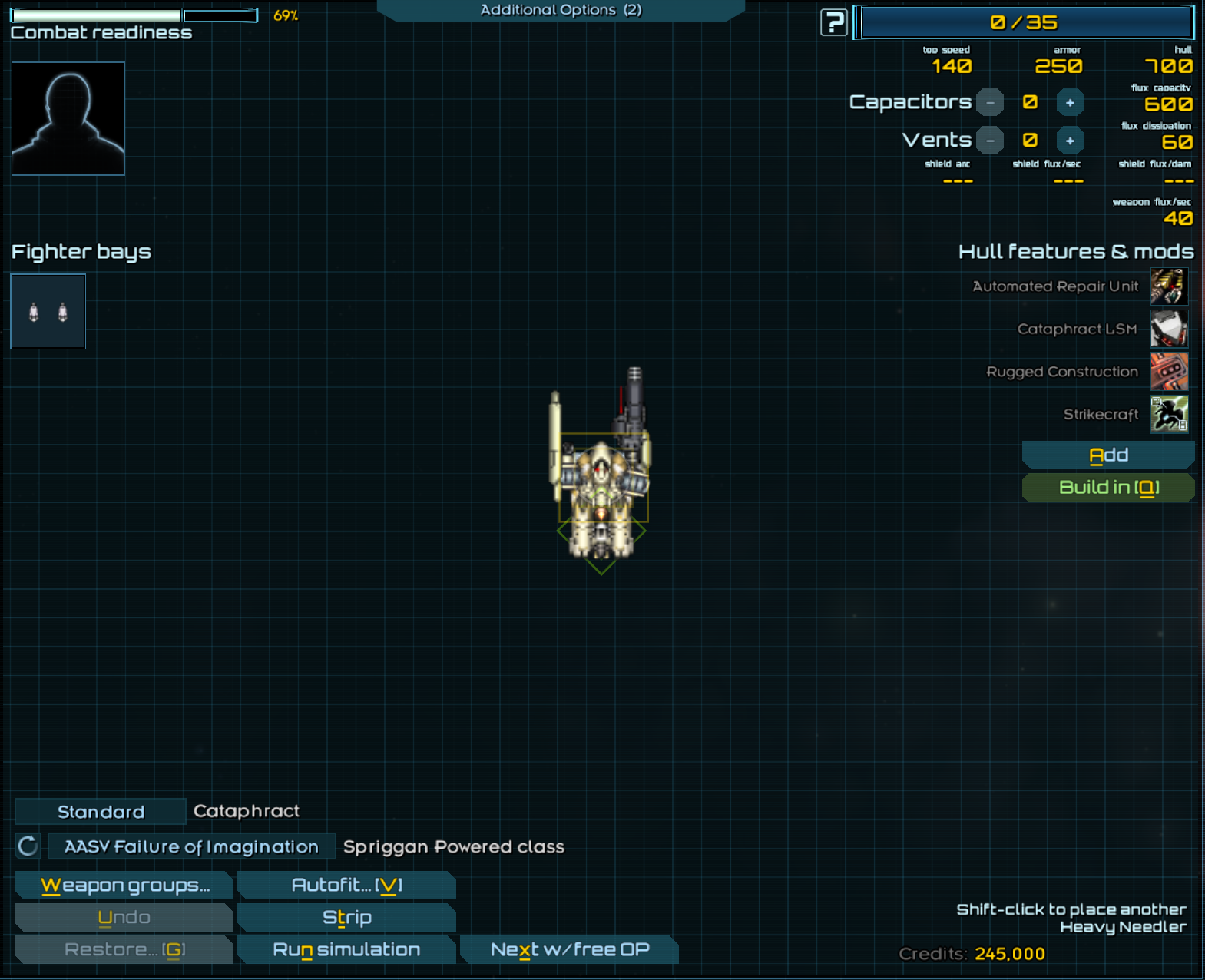Click the question mark help button
This screenshot has height=980, width=1205.
833,22
